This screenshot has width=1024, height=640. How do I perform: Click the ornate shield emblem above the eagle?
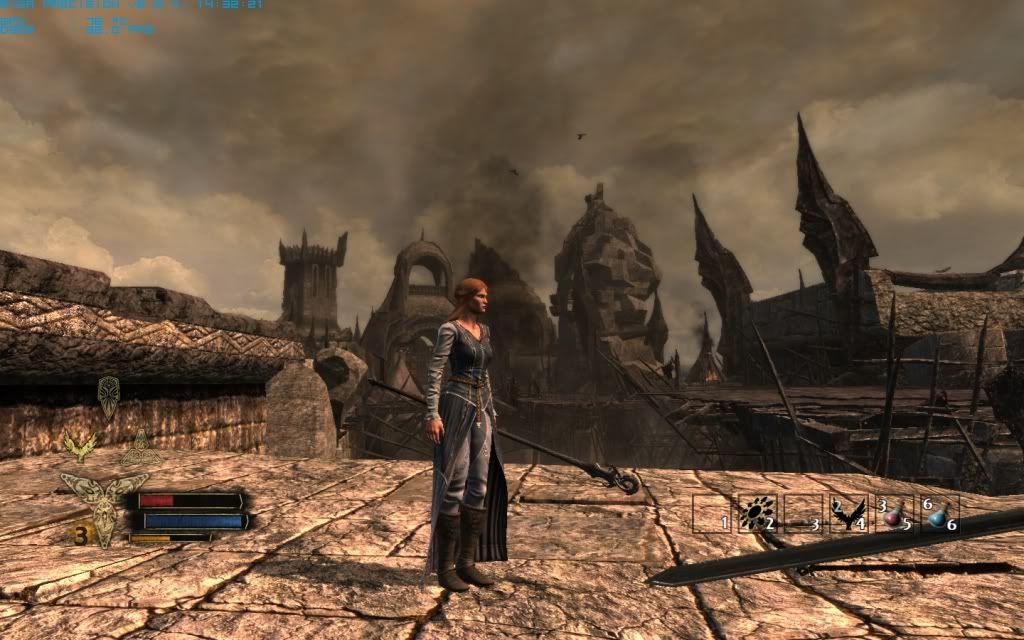click(x=109, y=397)
